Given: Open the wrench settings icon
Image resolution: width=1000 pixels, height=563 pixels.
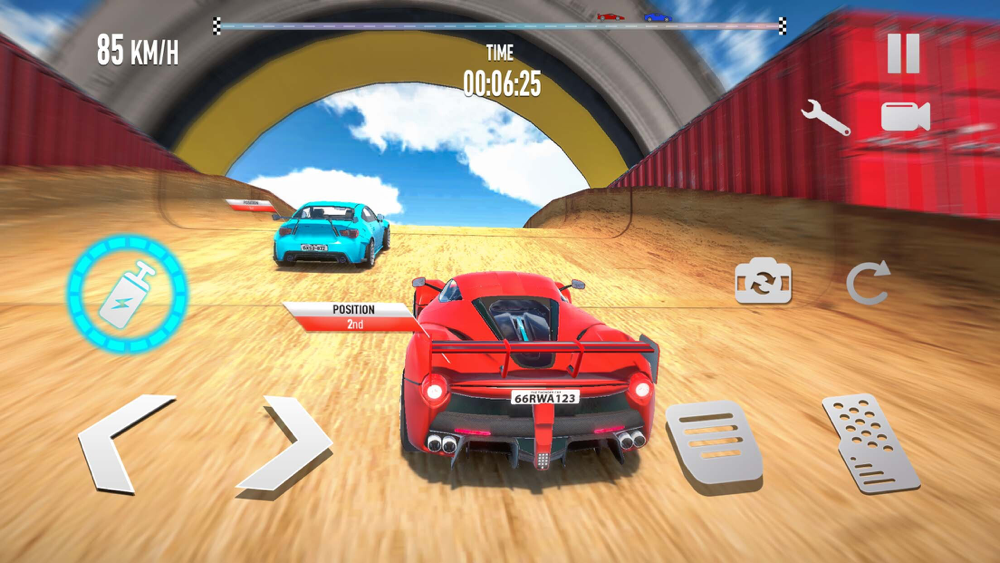Looking at the screenshot, I should coord(826,118).
